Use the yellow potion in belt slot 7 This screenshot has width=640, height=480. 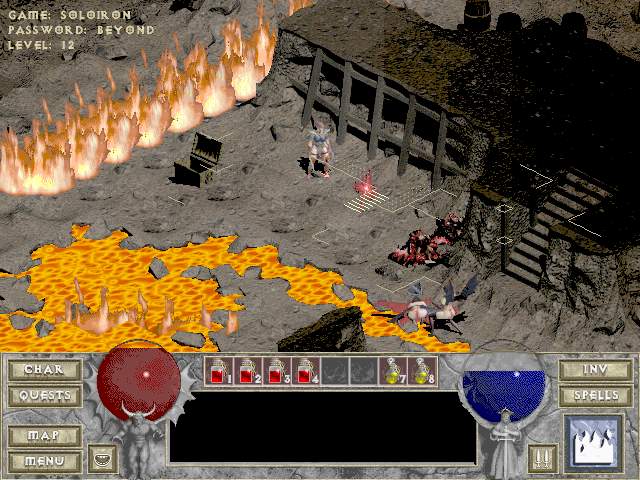[x=392, y=372]
